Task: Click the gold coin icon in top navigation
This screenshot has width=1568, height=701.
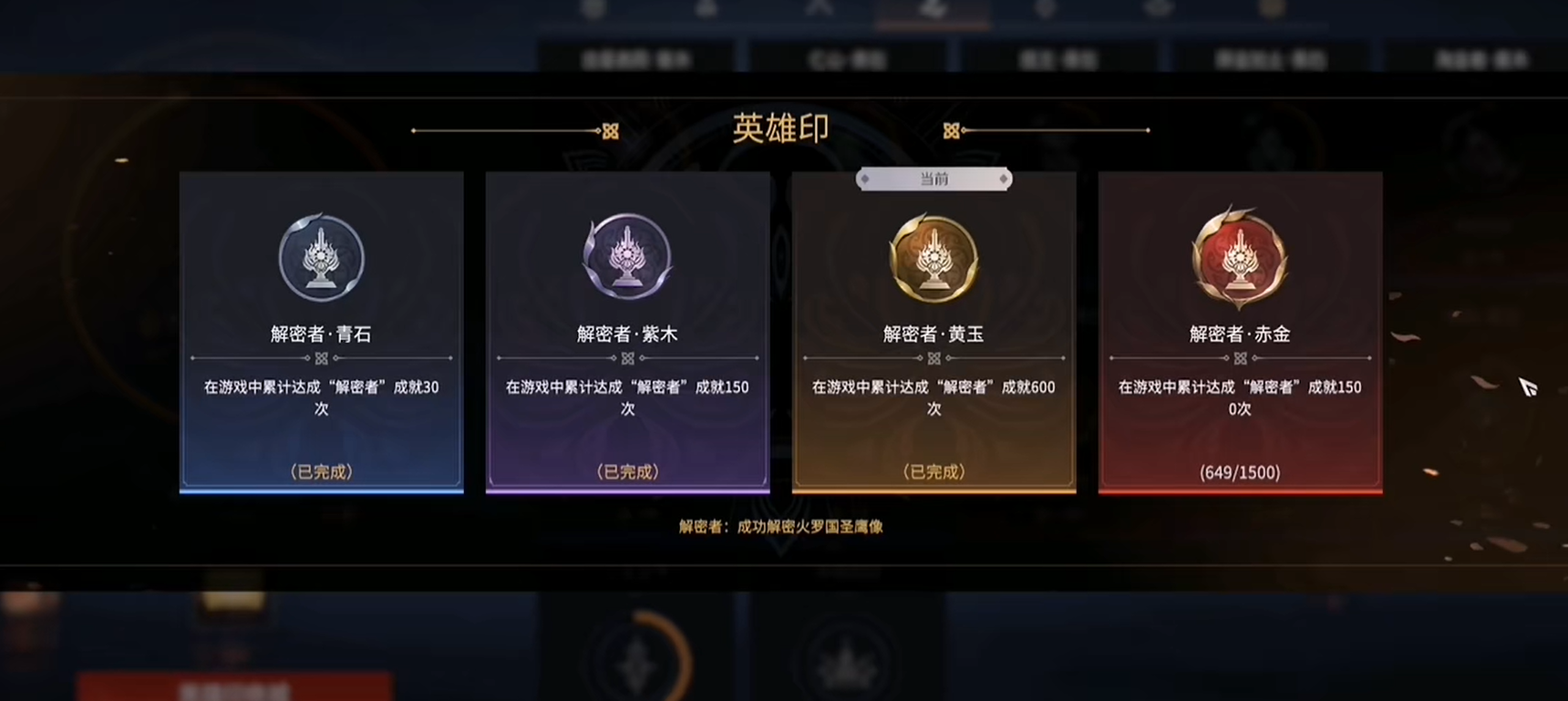Action: coord(1272,7)
